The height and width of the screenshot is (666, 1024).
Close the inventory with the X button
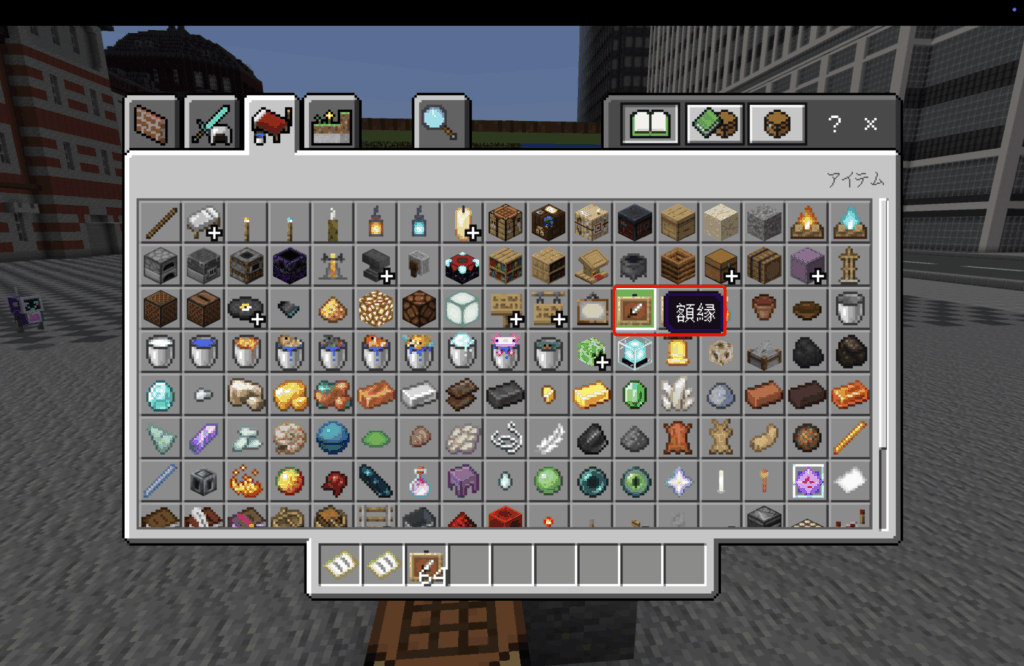point(870,125)
